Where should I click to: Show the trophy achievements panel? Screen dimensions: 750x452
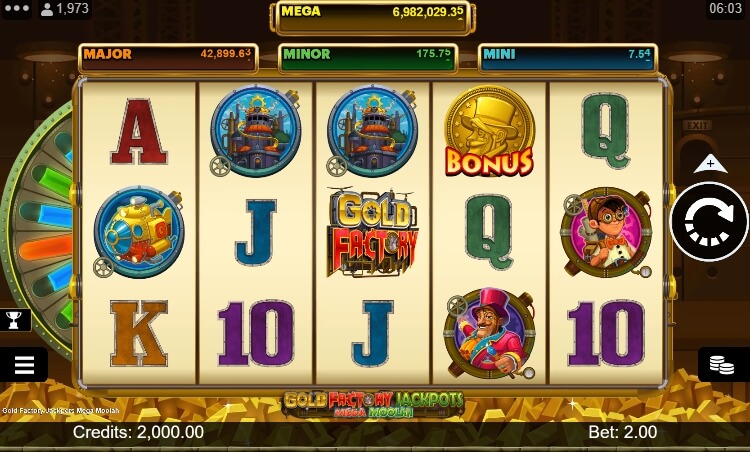pos(17,320)
